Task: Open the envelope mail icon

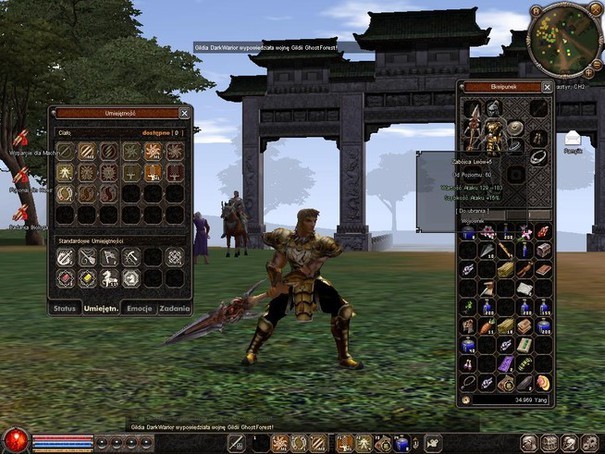Action: pos(573,139)
